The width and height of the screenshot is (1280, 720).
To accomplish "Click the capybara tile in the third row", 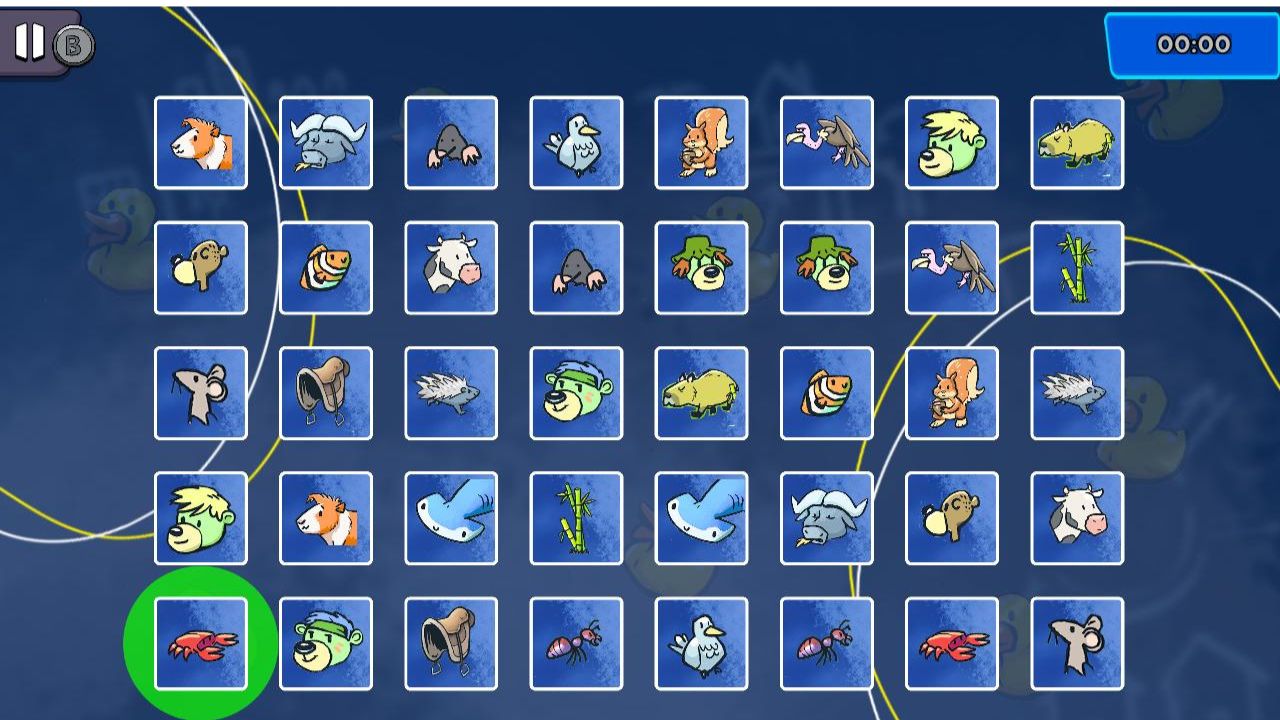I will coord(701,393).
